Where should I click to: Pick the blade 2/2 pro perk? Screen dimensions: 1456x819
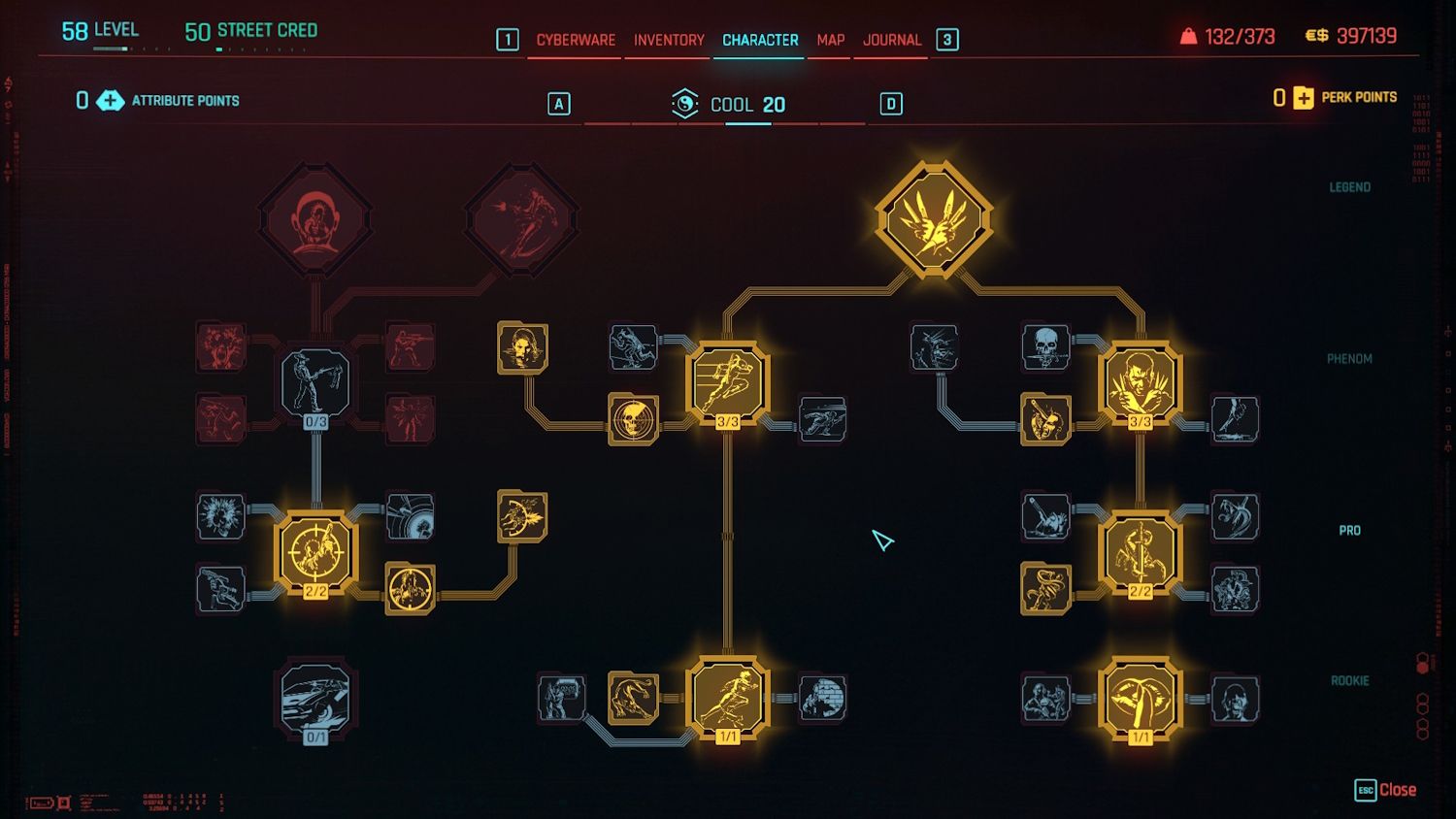pyautogui.click(x=1140, y=551)
